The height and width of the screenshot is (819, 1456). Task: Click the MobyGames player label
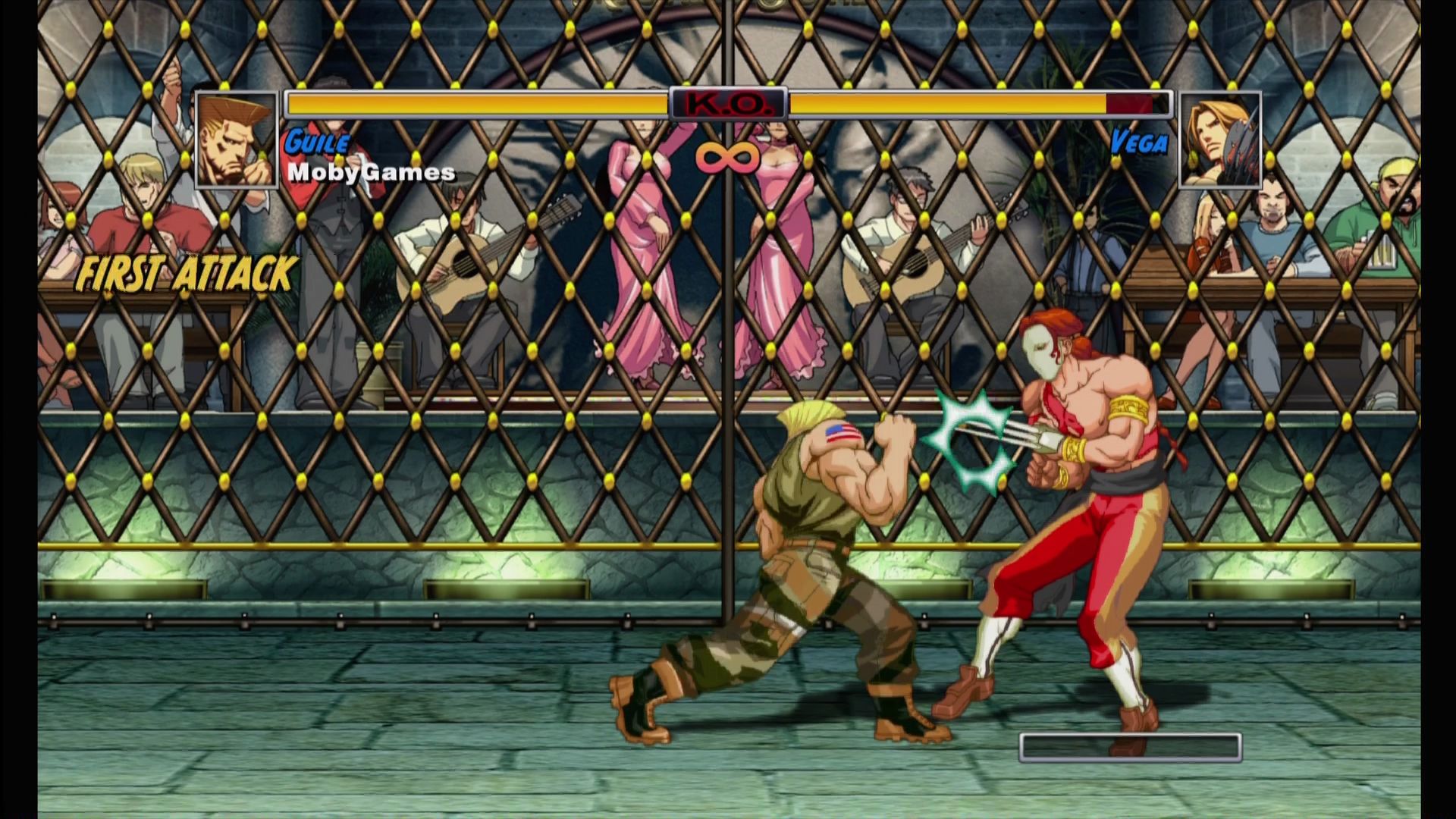(x=371, y=173)
